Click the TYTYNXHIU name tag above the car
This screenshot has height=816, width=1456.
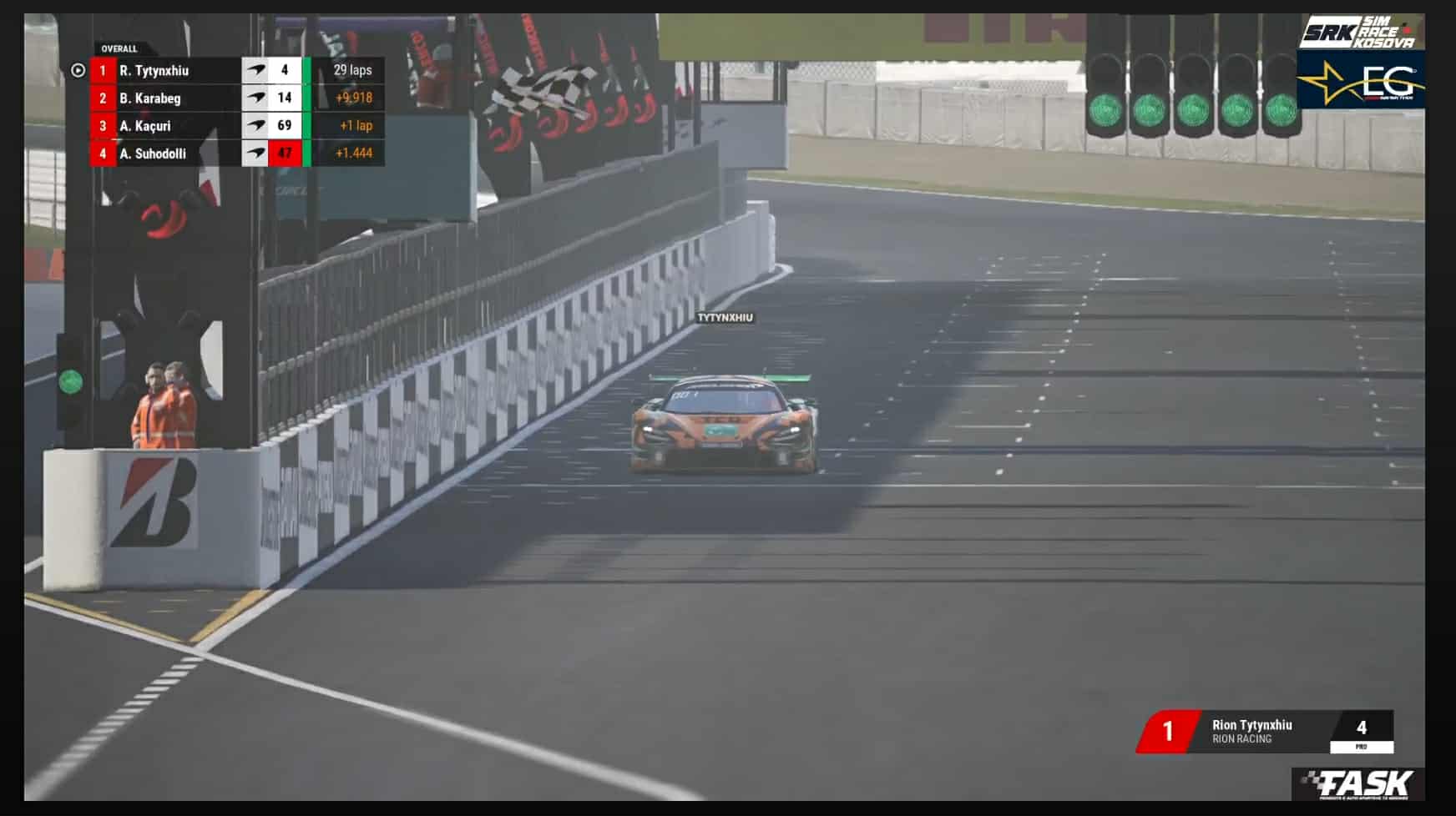[725, 318]
